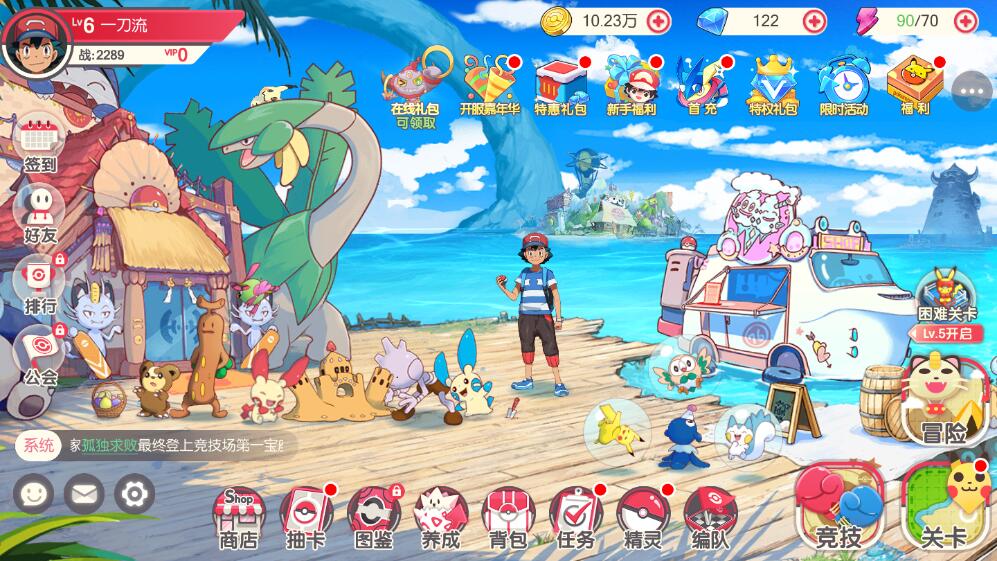The height and width of the screenshot is (561, 997).
Task: Open the 好友 friends list
Action: click(x=40, y=214)
